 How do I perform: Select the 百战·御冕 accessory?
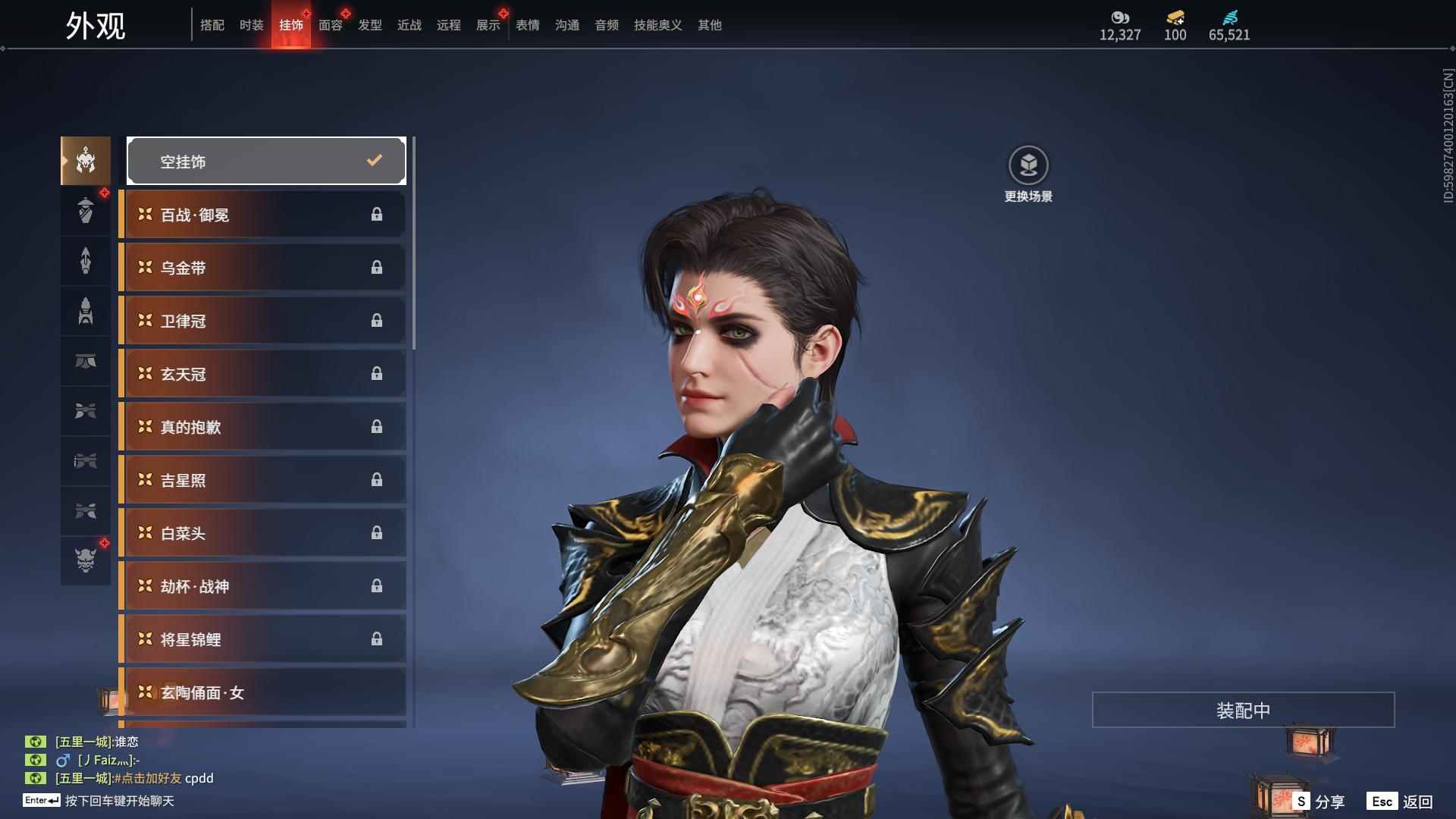click(263, 215)
